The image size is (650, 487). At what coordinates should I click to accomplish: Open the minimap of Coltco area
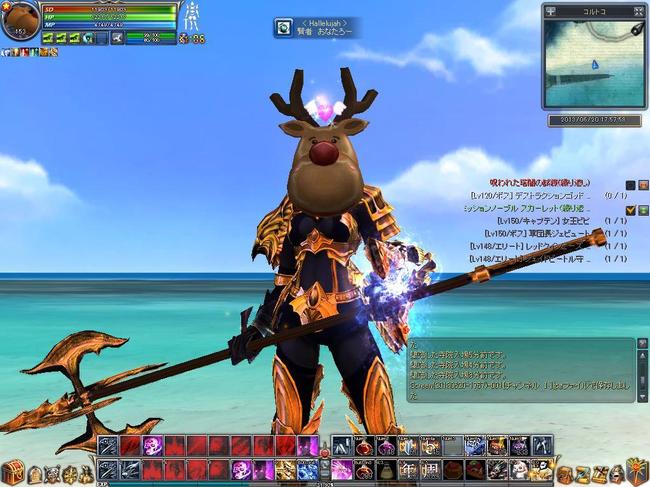point(594,66)
